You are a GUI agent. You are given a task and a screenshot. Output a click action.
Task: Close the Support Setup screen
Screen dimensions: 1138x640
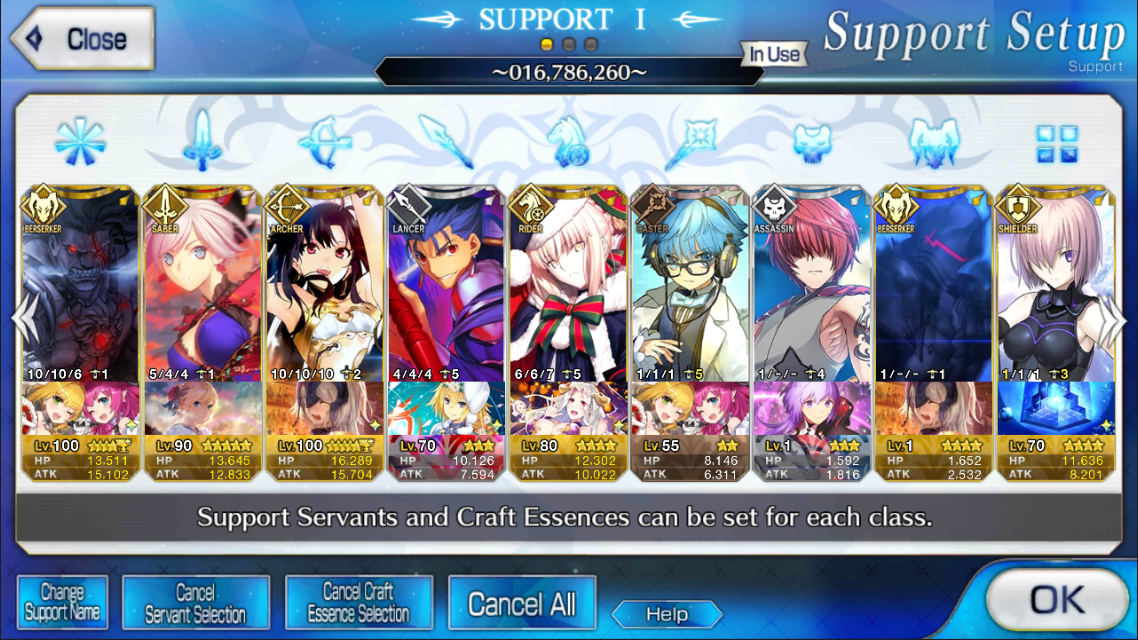pos(82,39)
